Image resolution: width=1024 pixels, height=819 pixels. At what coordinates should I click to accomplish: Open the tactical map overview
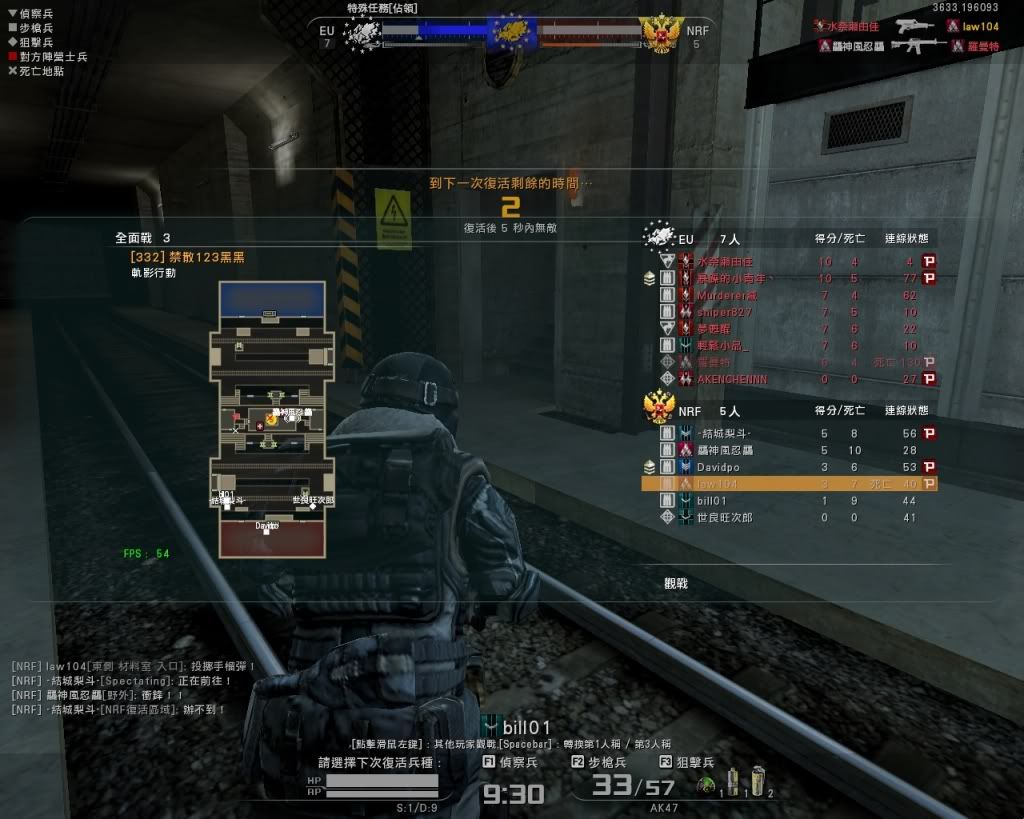pyautogui.click(x=267, y=418)
